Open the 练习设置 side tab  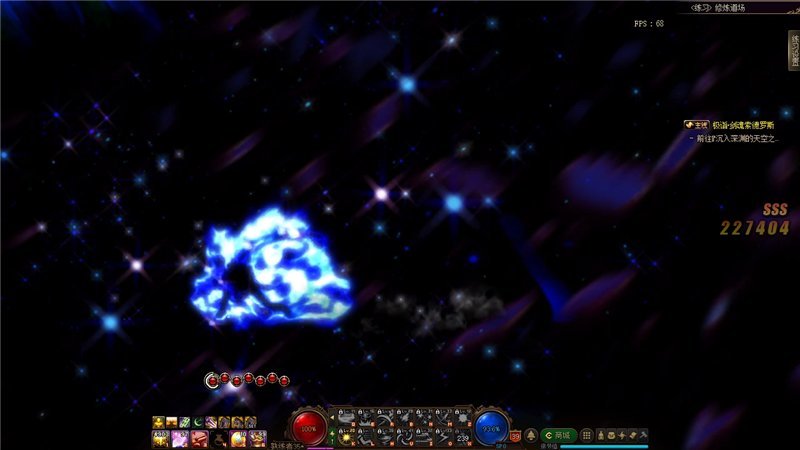tap(793, 49)
